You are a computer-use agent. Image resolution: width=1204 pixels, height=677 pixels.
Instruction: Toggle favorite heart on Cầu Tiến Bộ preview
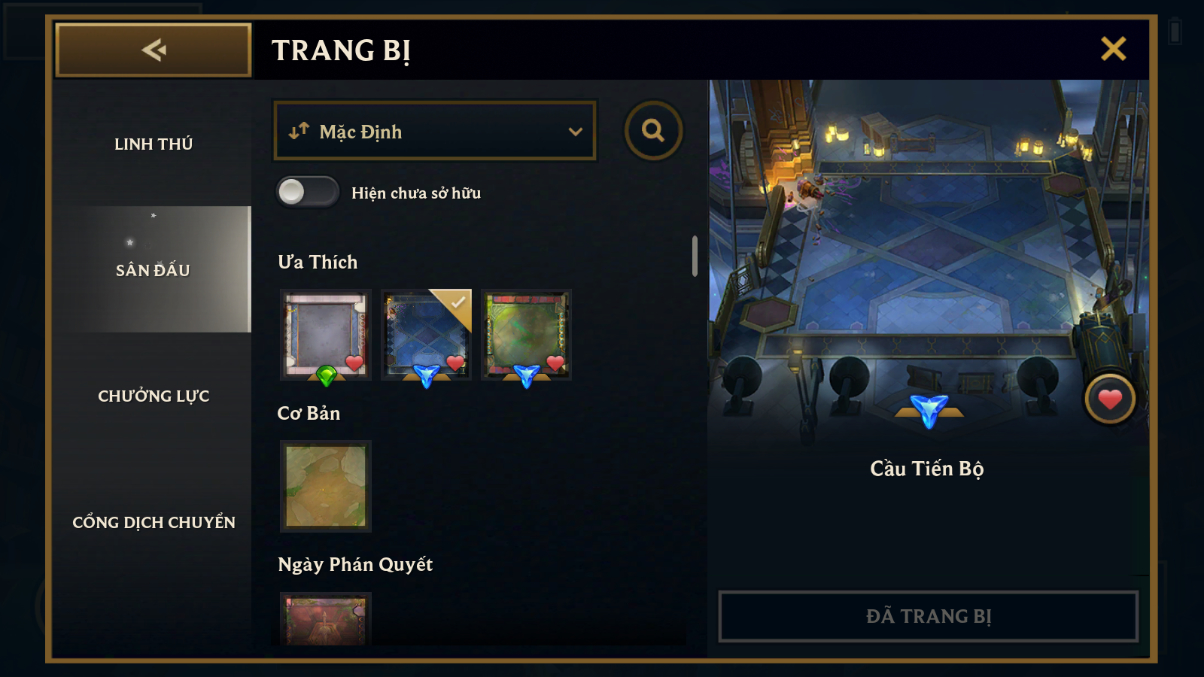1109,400
